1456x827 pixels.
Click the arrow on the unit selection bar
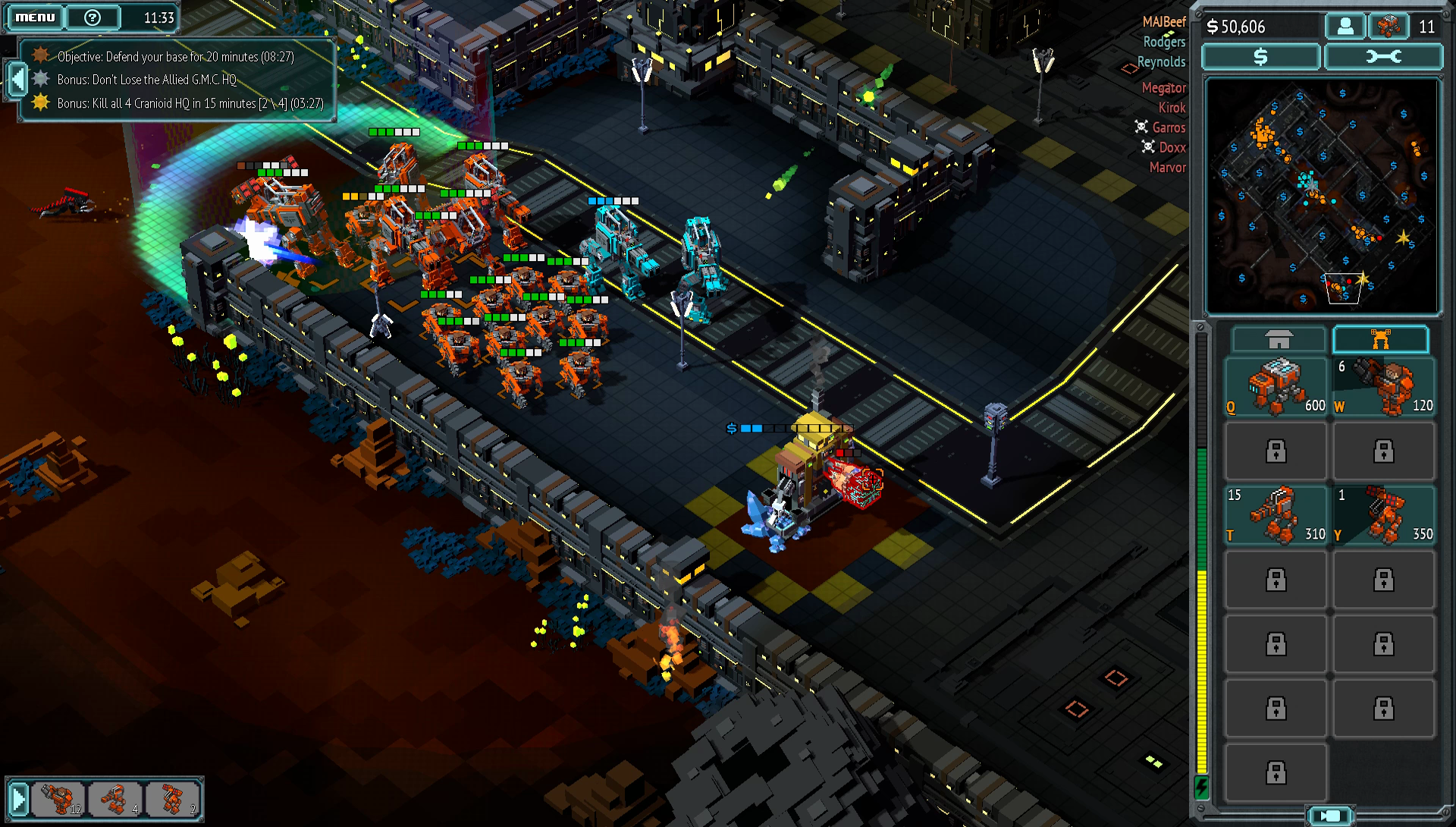coord(18,799)
